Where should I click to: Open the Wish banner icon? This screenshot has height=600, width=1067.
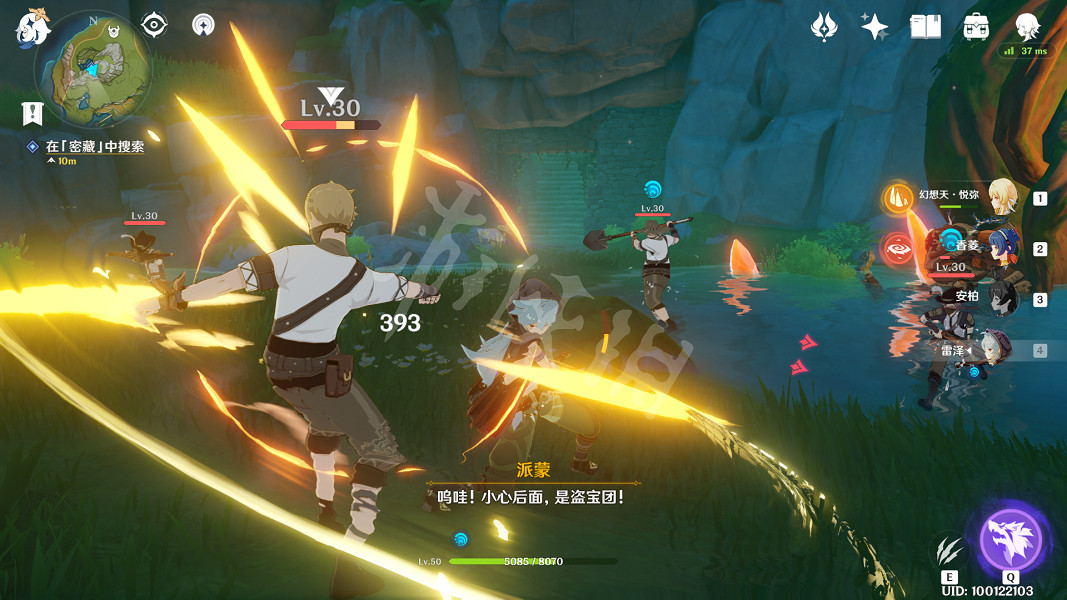(823, 27)
